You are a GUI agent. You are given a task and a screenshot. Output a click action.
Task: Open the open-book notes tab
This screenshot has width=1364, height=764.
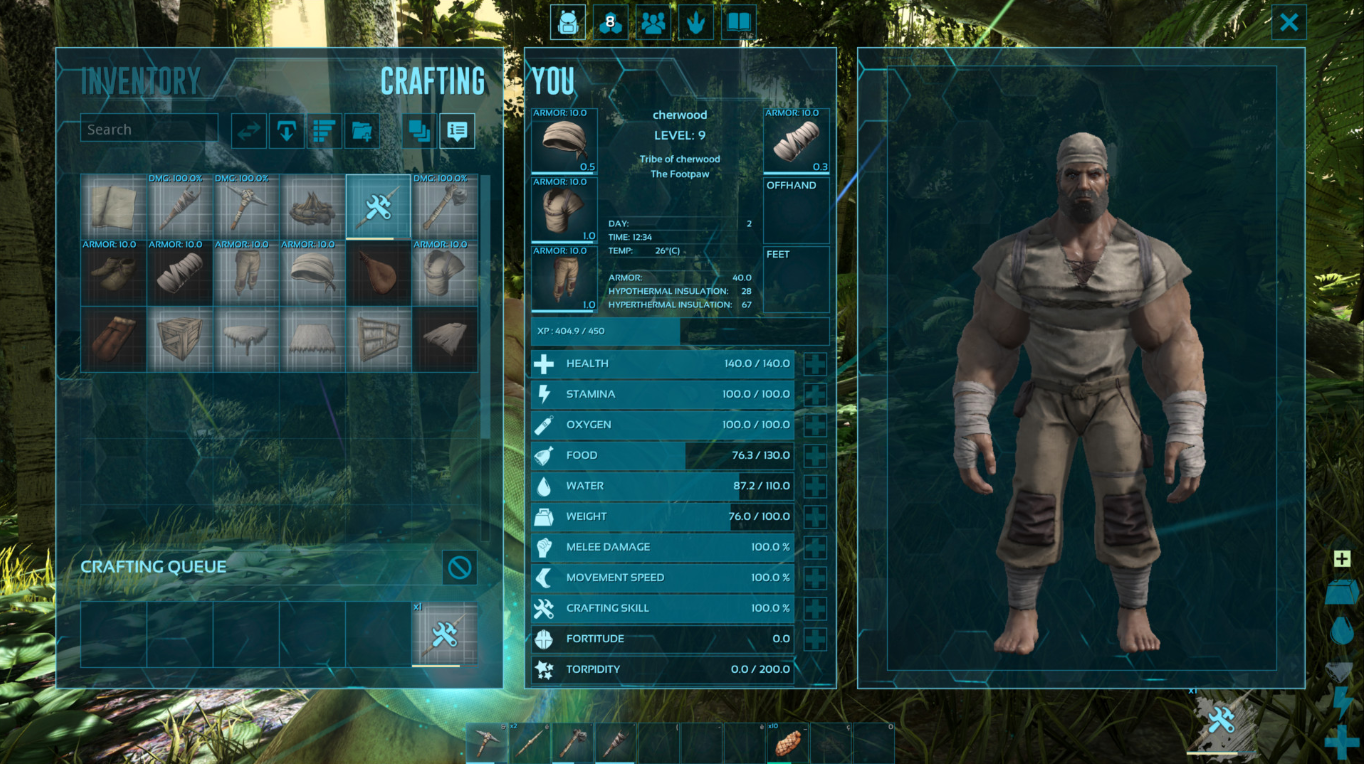739,22
